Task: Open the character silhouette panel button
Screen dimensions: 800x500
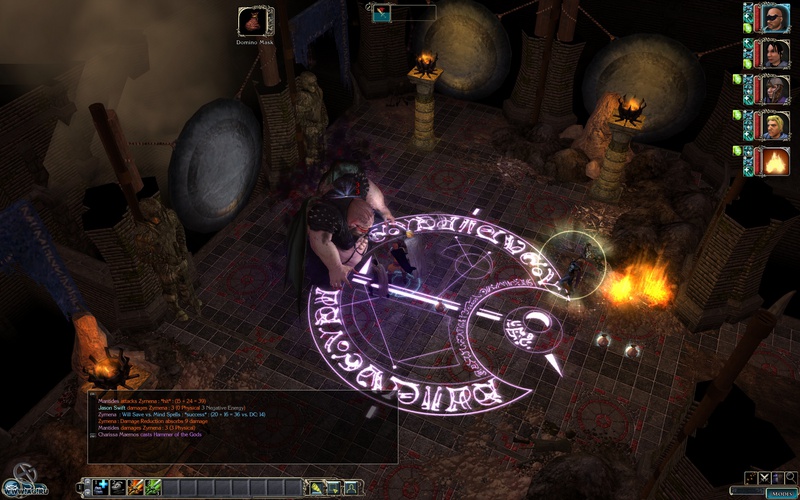Action: 351,487
